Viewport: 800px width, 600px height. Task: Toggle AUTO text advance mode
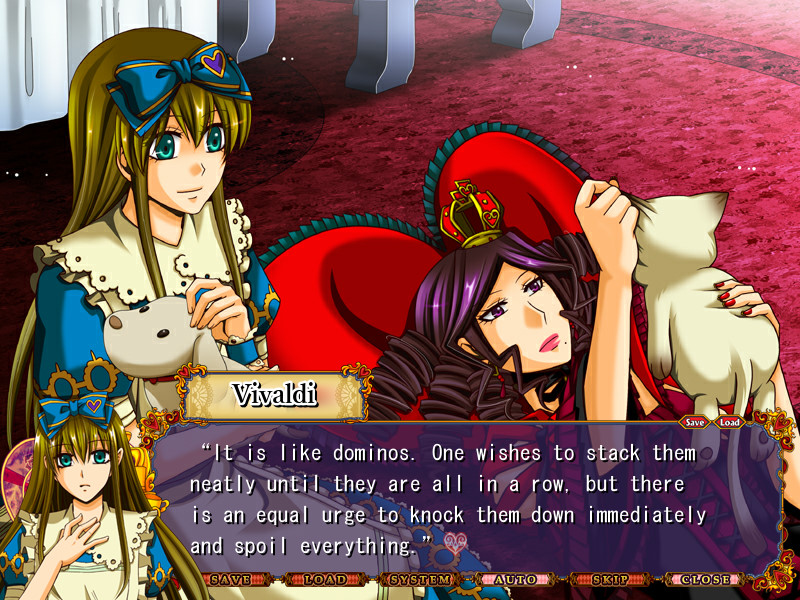(514, 579)
